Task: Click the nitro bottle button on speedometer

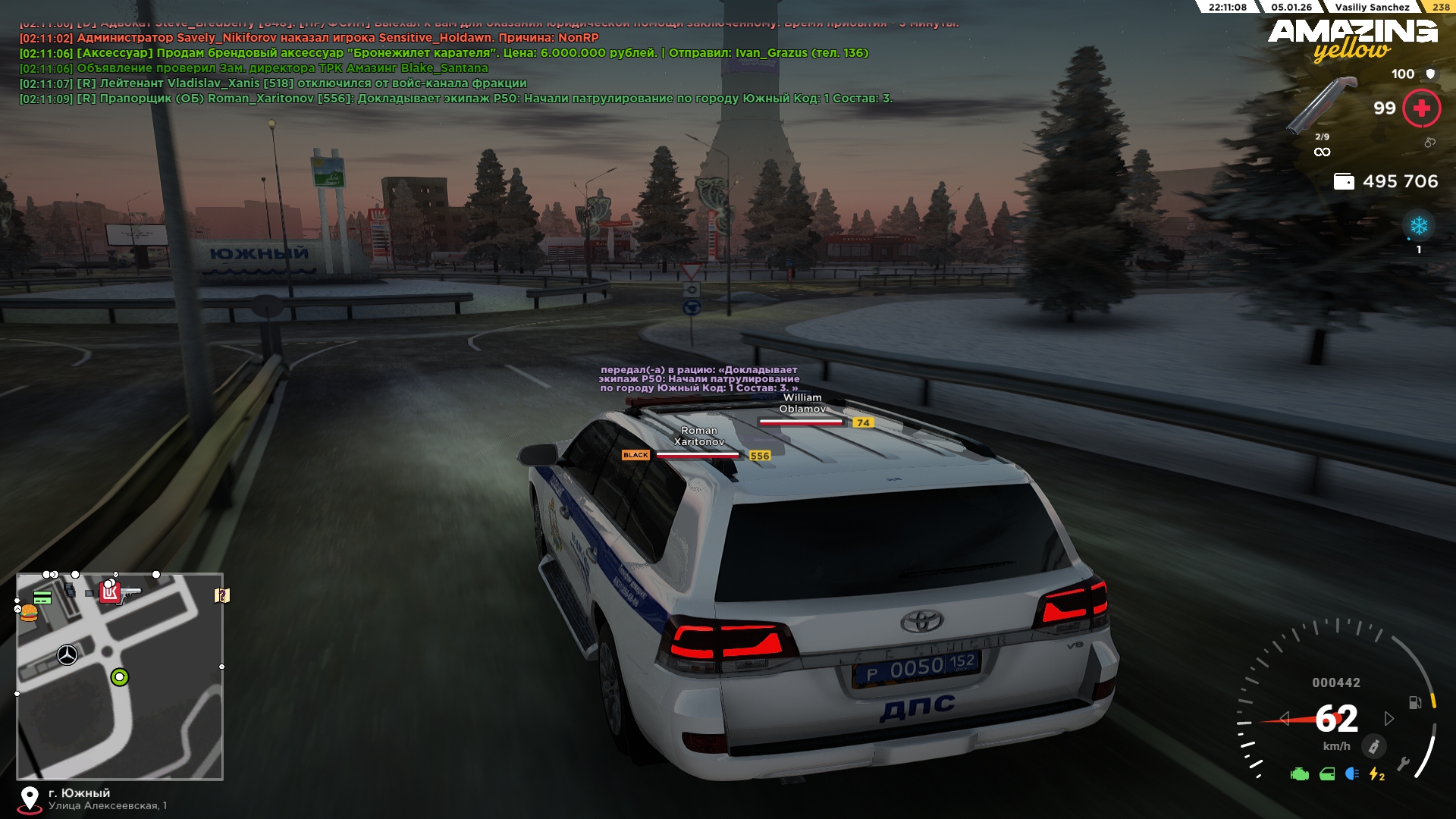Action: pos(1373,747)
